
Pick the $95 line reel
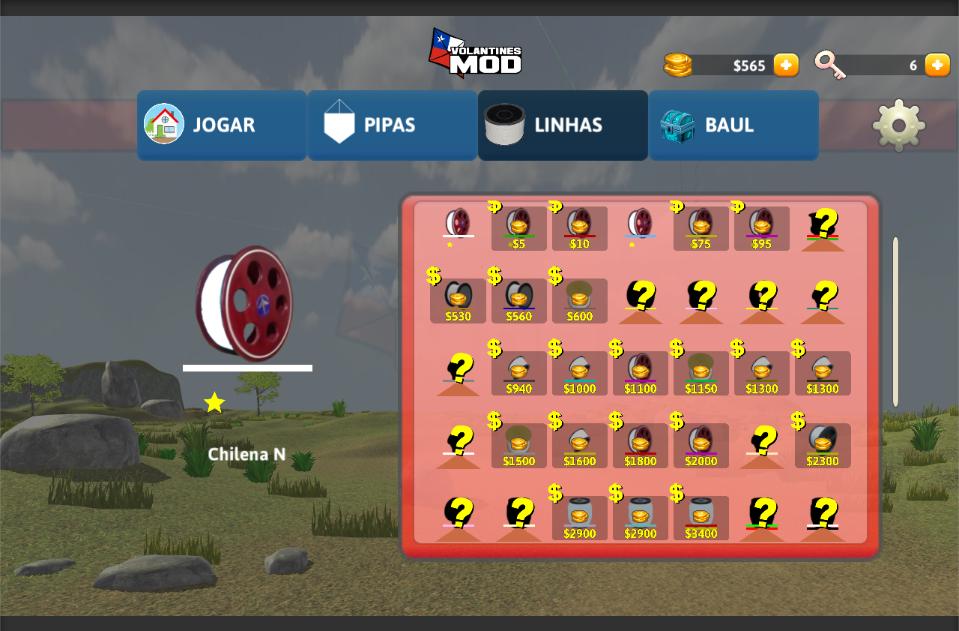tap(762, 228)
